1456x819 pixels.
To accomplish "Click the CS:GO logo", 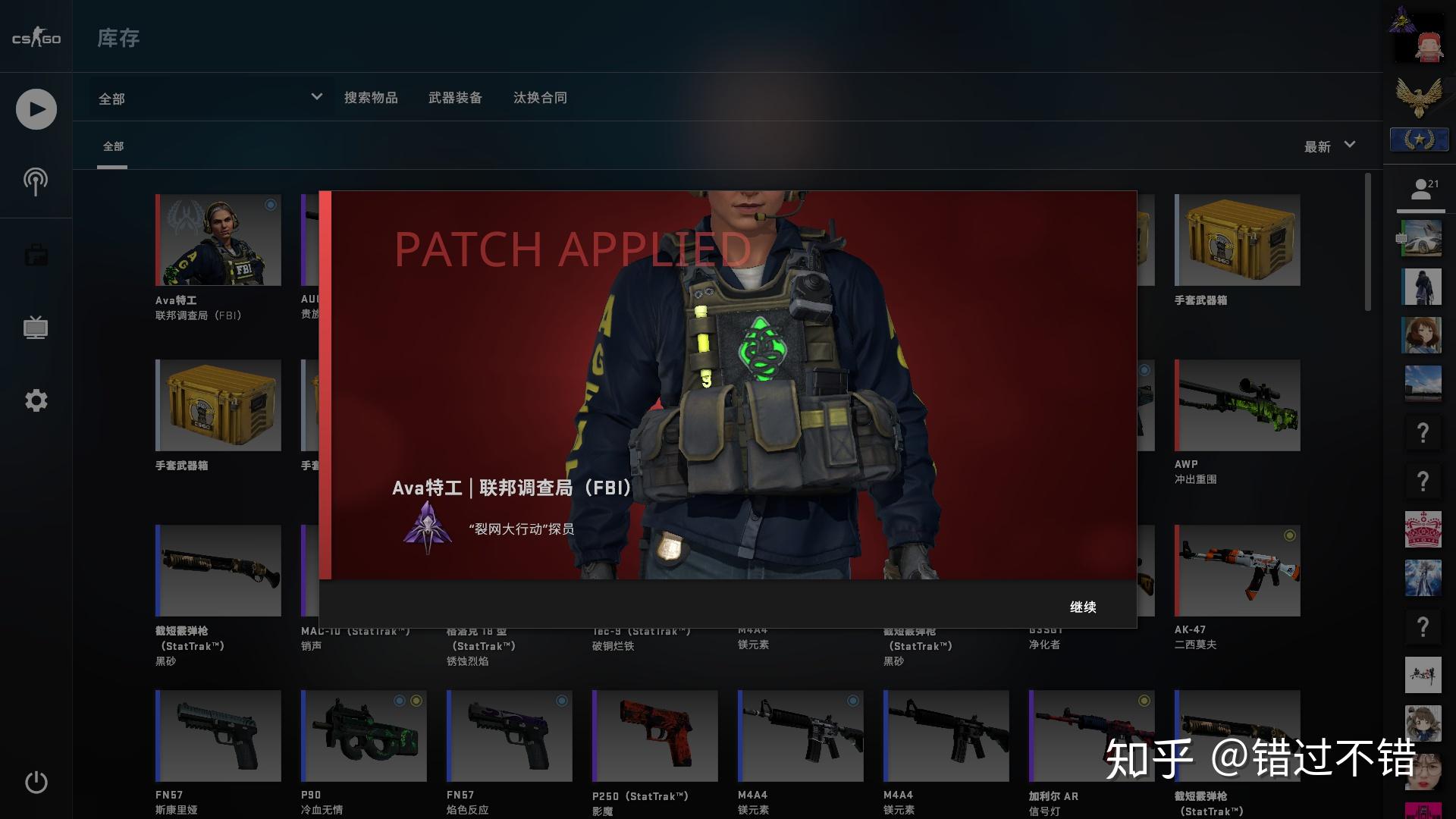I will coord(35,36).
